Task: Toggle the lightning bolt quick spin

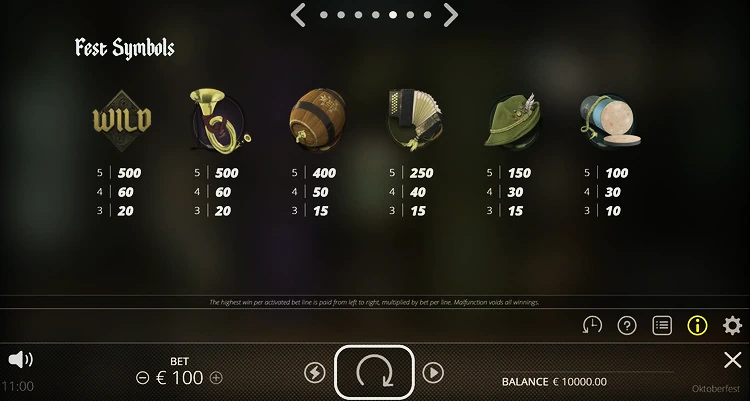Action: [314, 373]
